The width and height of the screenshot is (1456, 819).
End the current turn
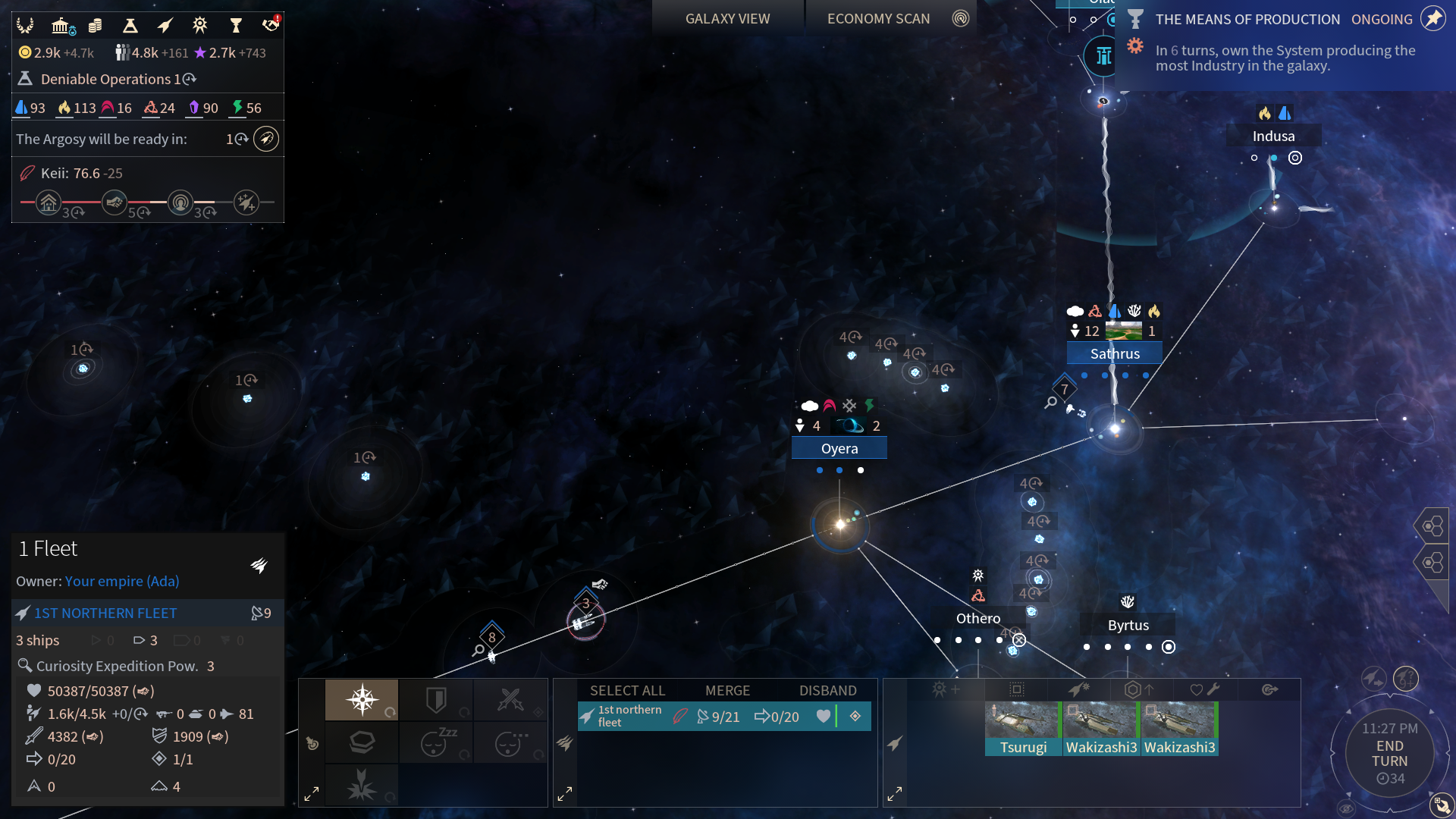(1389, 754)
